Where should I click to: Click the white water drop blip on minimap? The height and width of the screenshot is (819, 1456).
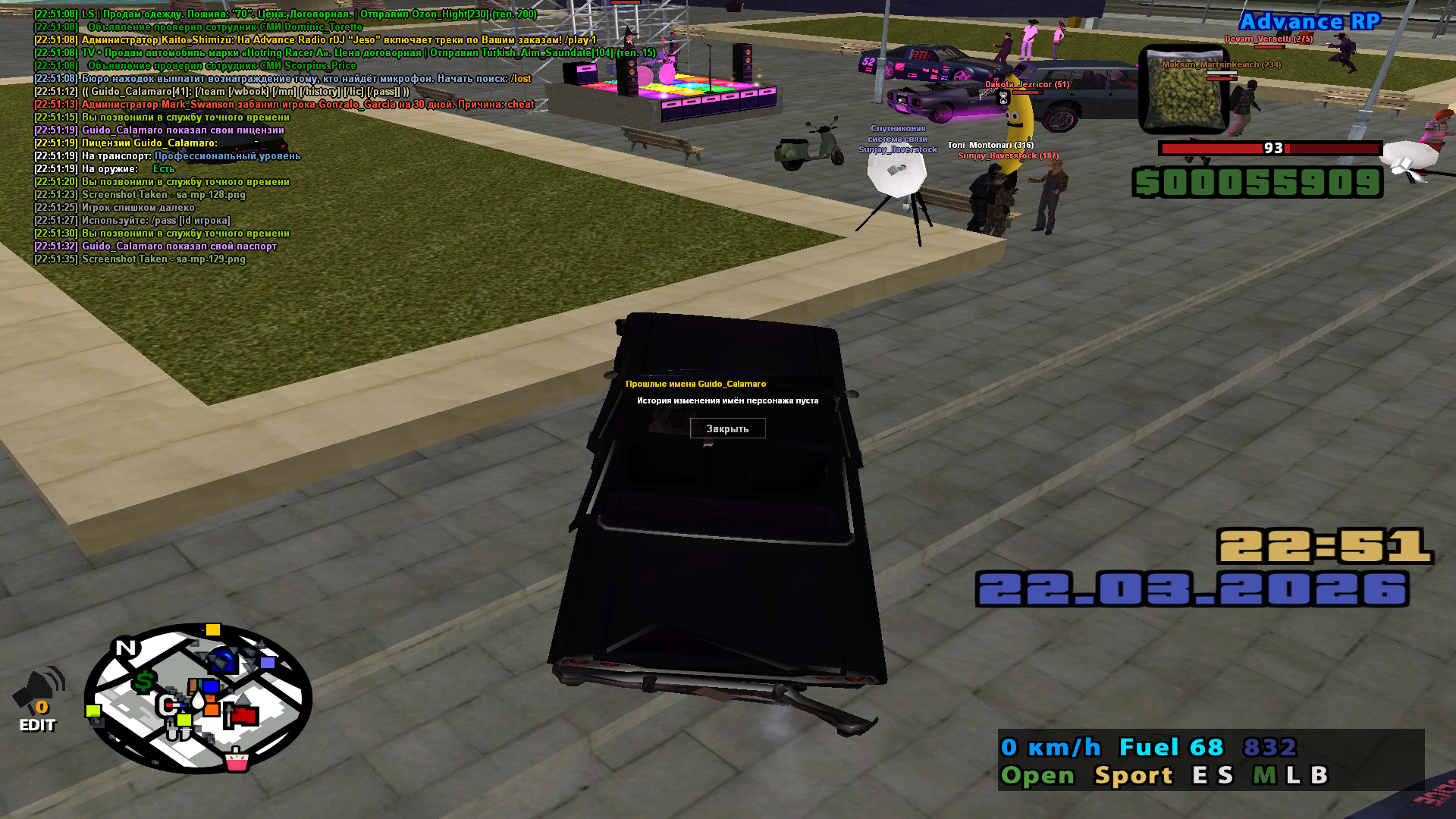point(198,701)
